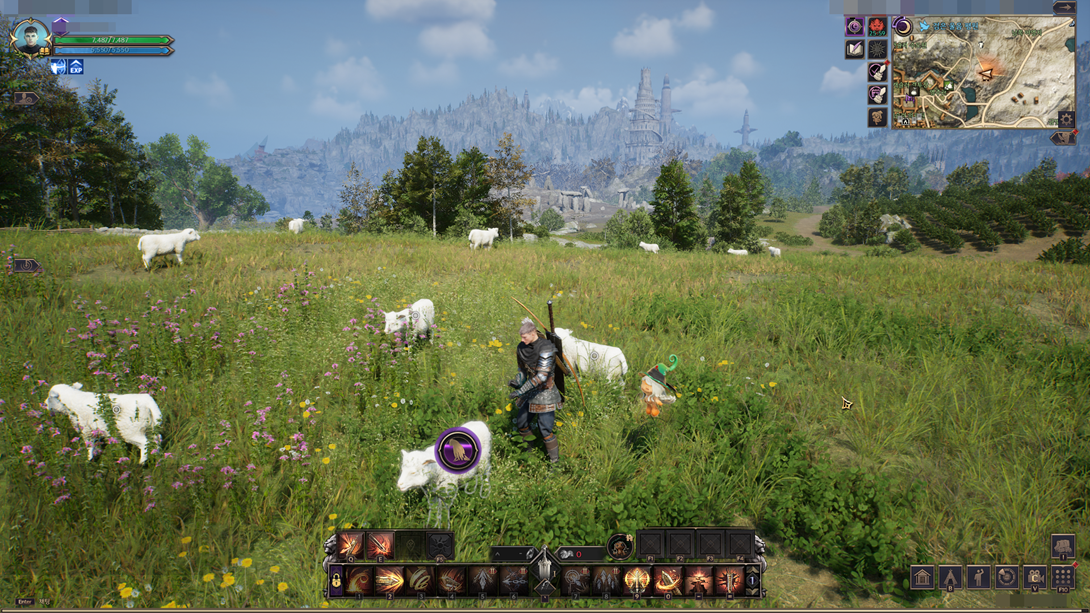The width and height of the screenshot is (1090, 613).
Task: Activate the video camera mode button
Action: [1035, 577]
